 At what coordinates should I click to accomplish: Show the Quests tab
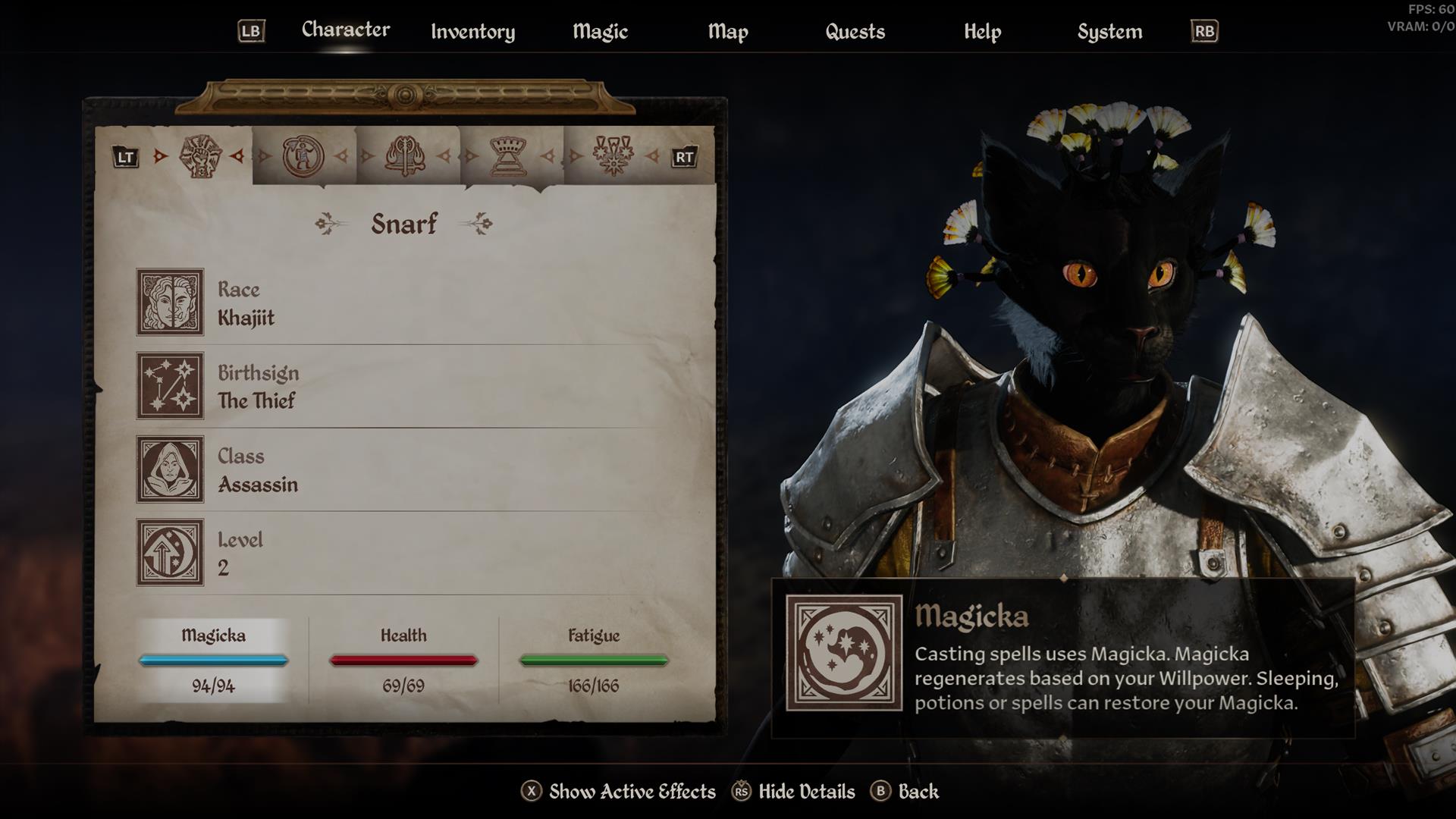pos(855,32)
